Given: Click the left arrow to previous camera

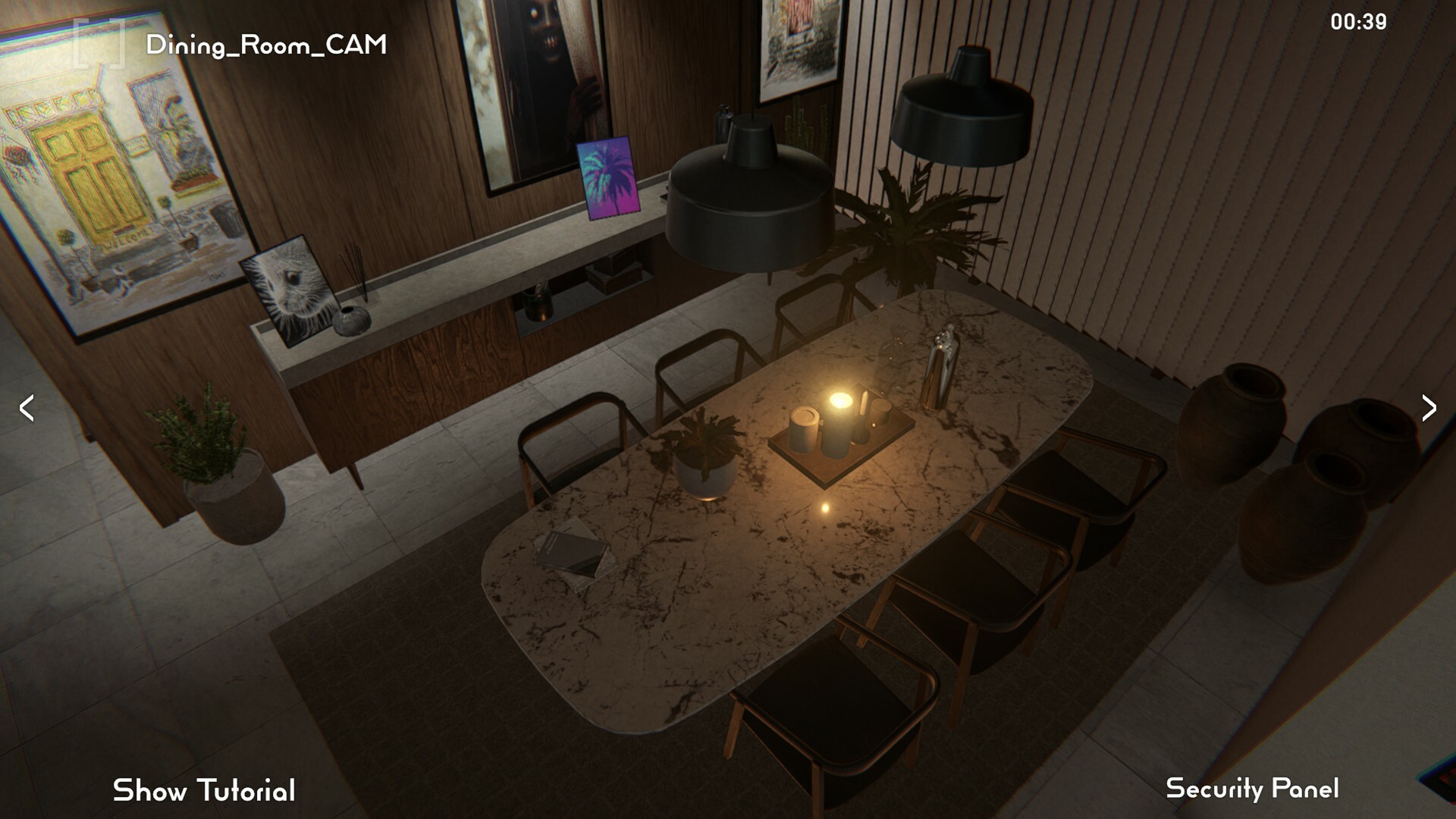Looking at the screenshot, I should click(25, 408).
